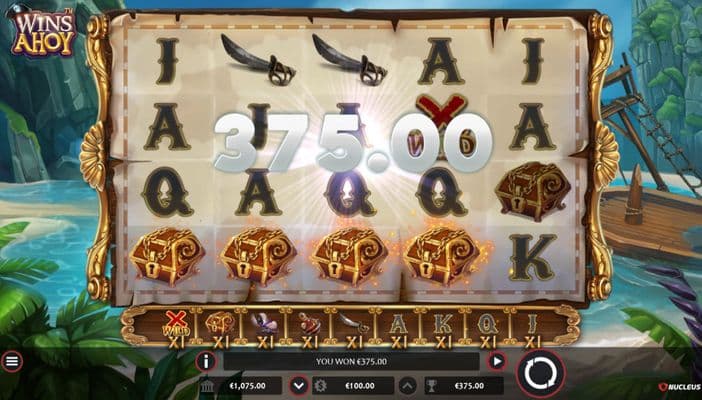Show the game info paytable
Image resolution: width=702 pixels, height=400 pixels.
[206, 361]
